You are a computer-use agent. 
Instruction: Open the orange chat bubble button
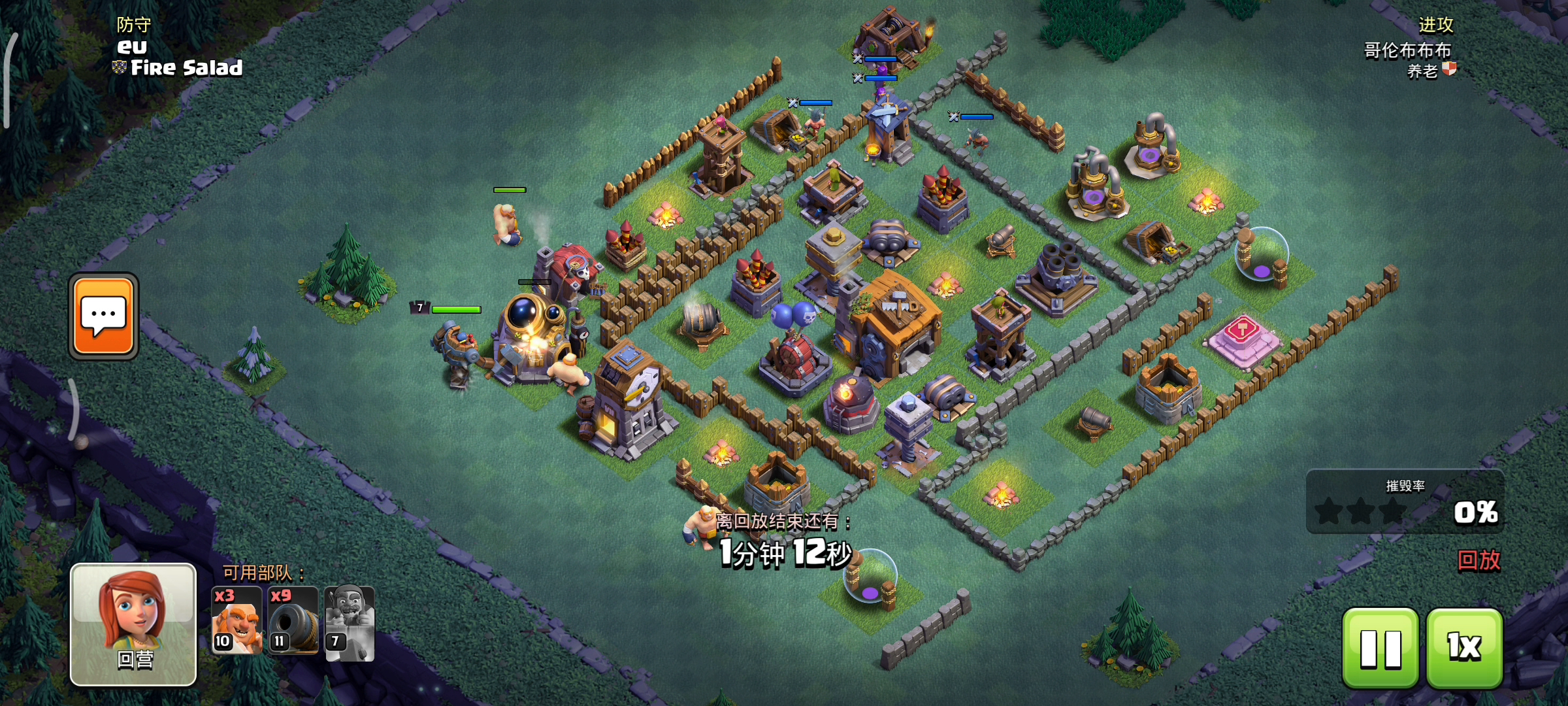[103, 316]
